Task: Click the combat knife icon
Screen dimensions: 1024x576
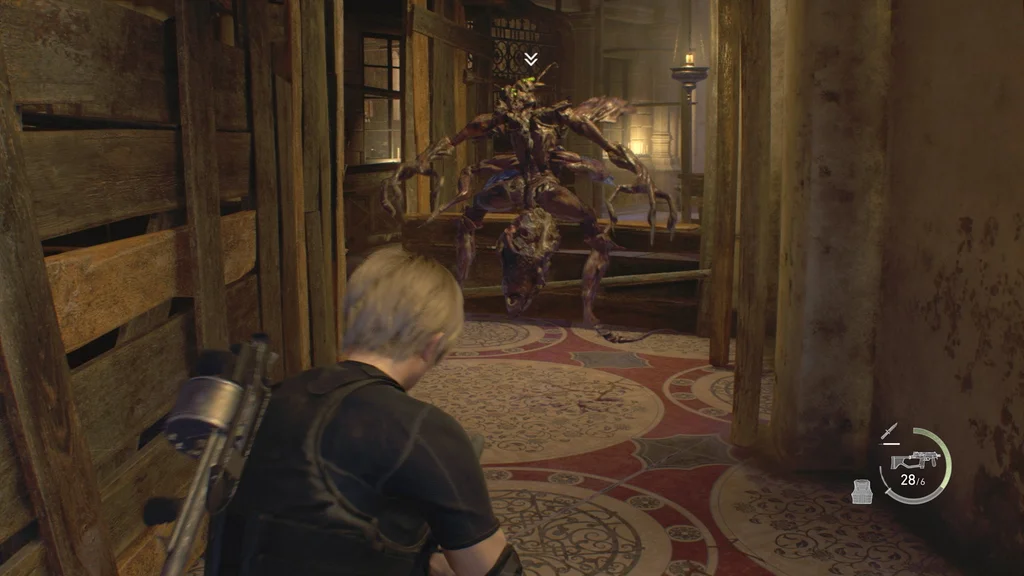Action: [x=889, y=433]
